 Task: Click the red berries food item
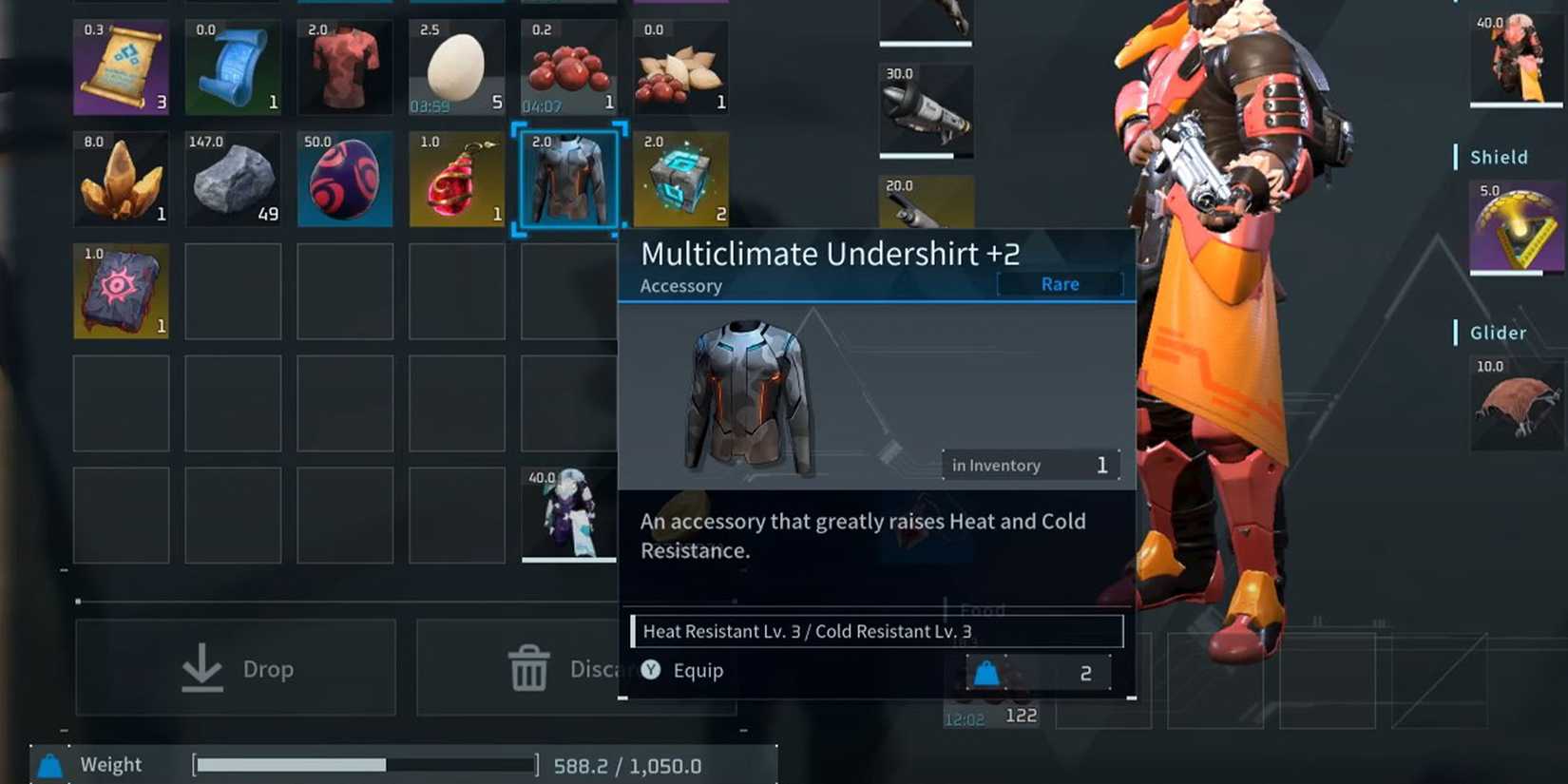click(568, 65)
